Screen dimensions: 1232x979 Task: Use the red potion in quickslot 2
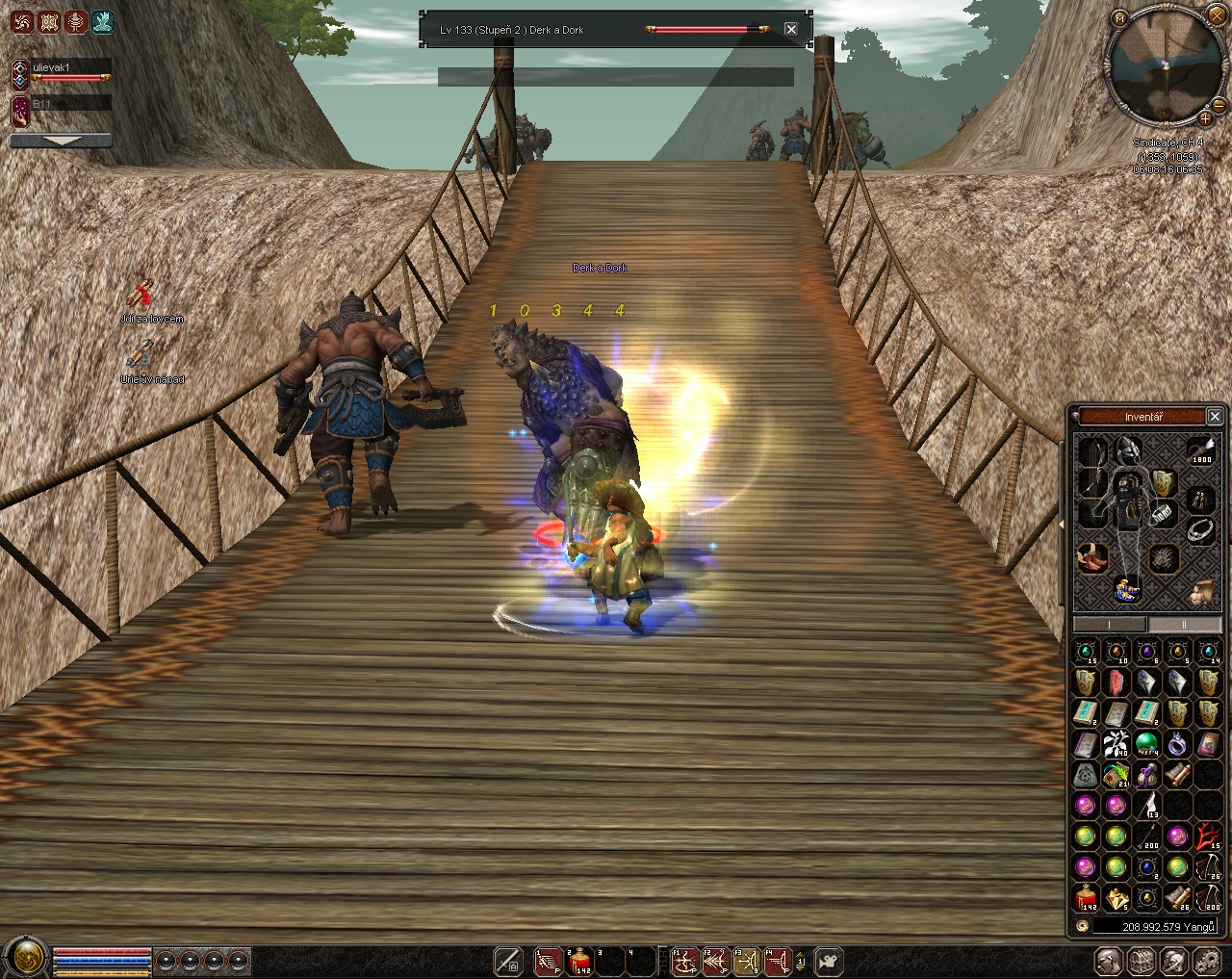(x=579, y=961)
